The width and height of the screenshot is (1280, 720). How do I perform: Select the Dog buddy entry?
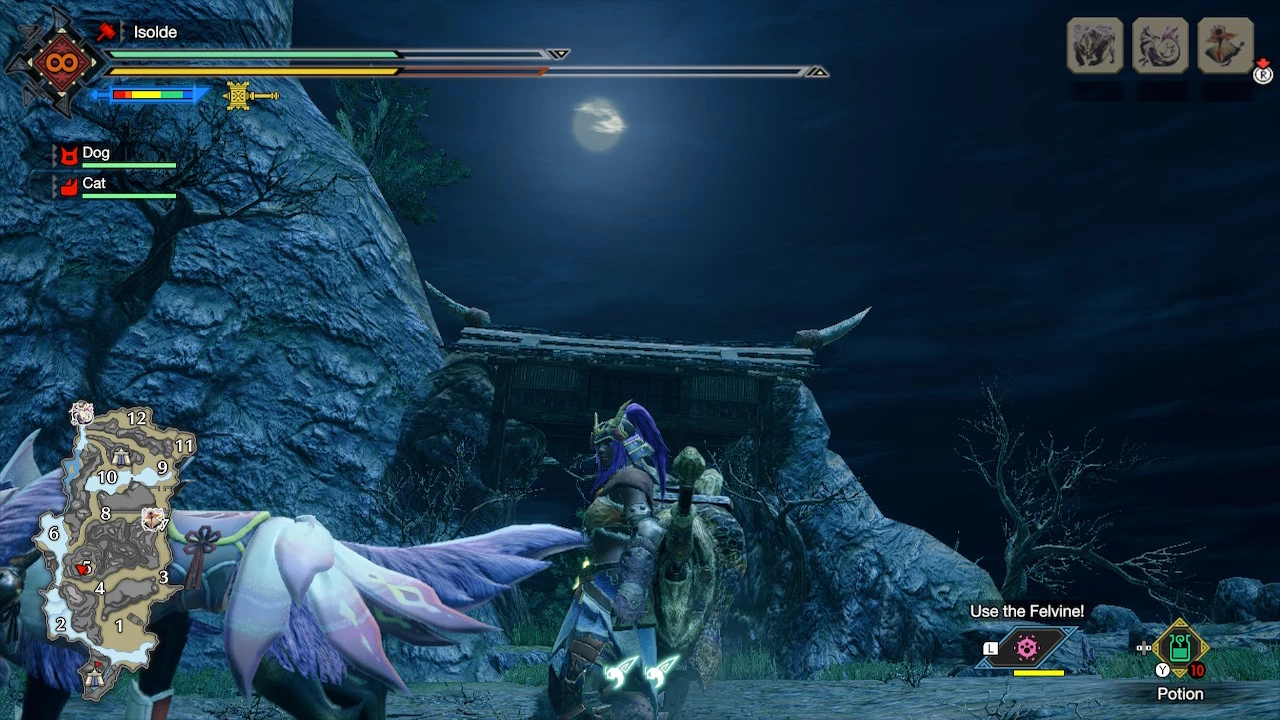[96, 154]
